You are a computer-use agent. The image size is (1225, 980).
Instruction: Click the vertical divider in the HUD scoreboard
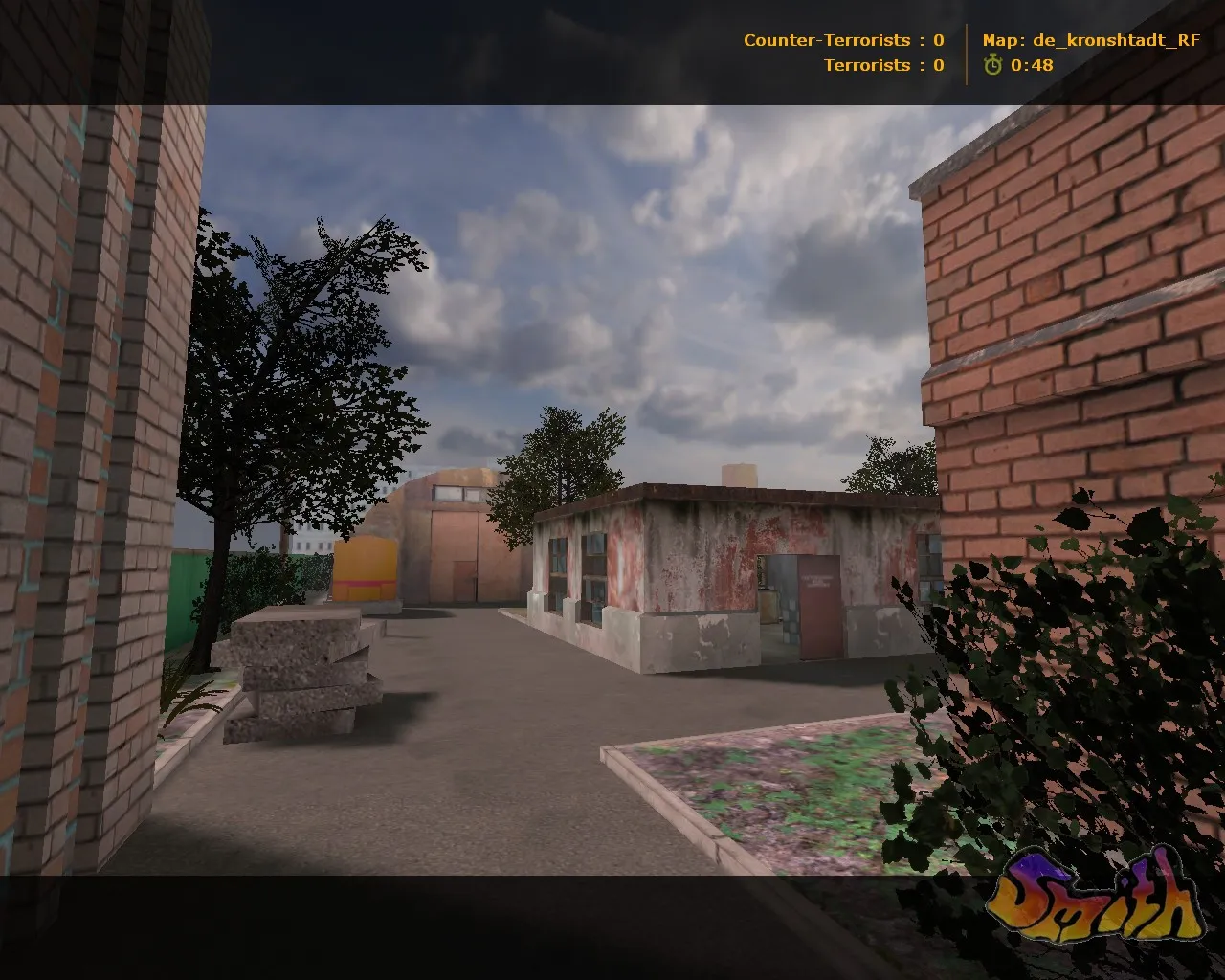967,53
